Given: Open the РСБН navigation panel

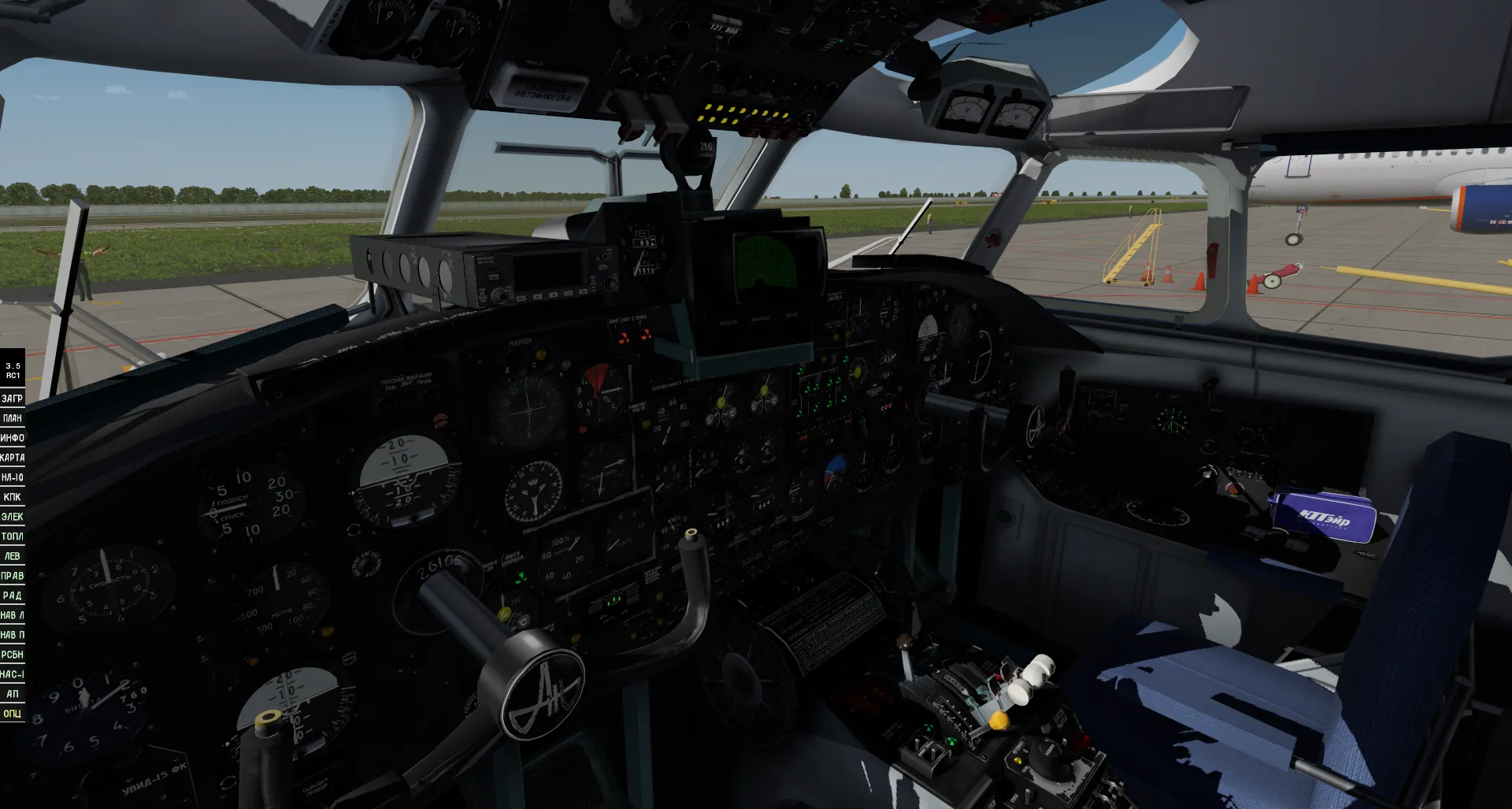Looking at the screenshot, I should point(13,654).
